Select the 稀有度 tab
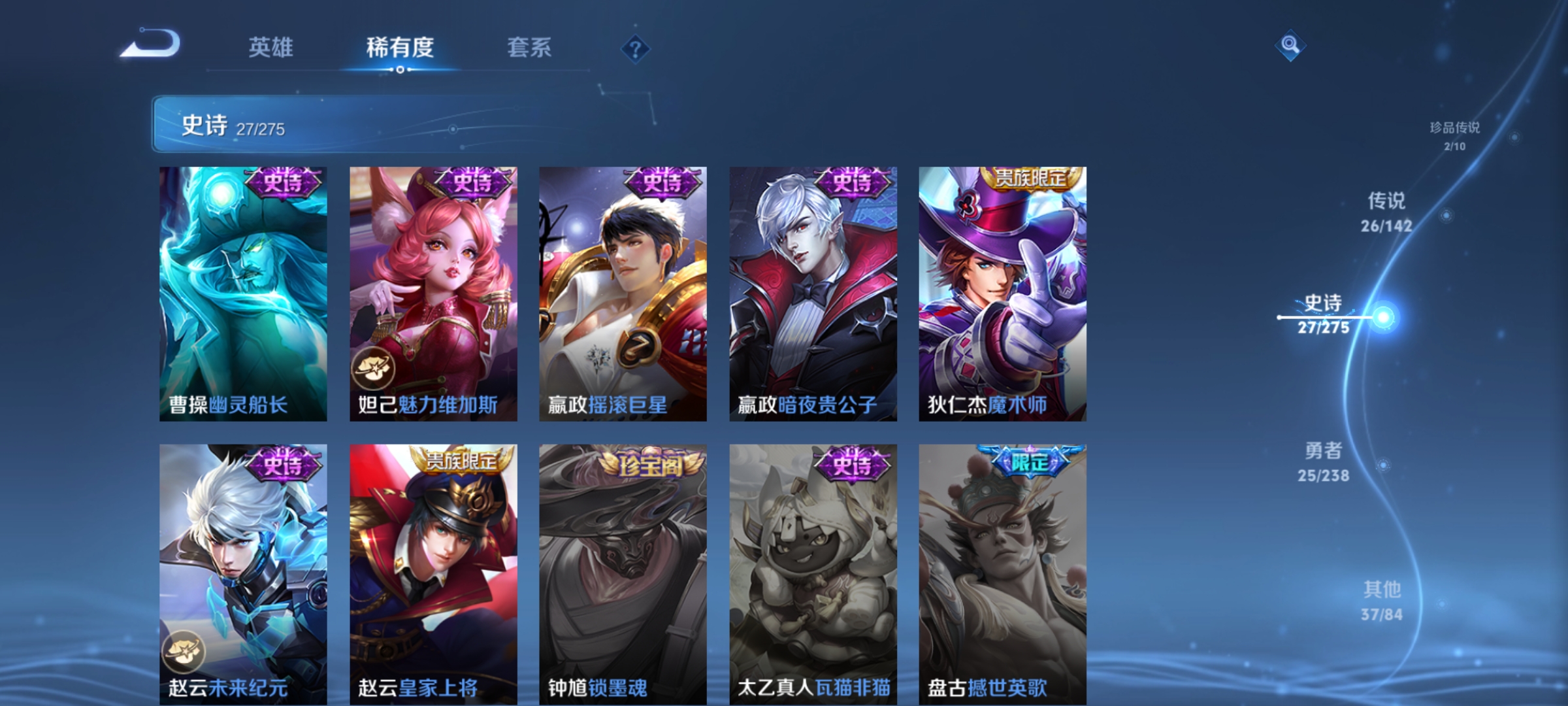Viewport: 1568px width, 706px height. click(400, 47)
